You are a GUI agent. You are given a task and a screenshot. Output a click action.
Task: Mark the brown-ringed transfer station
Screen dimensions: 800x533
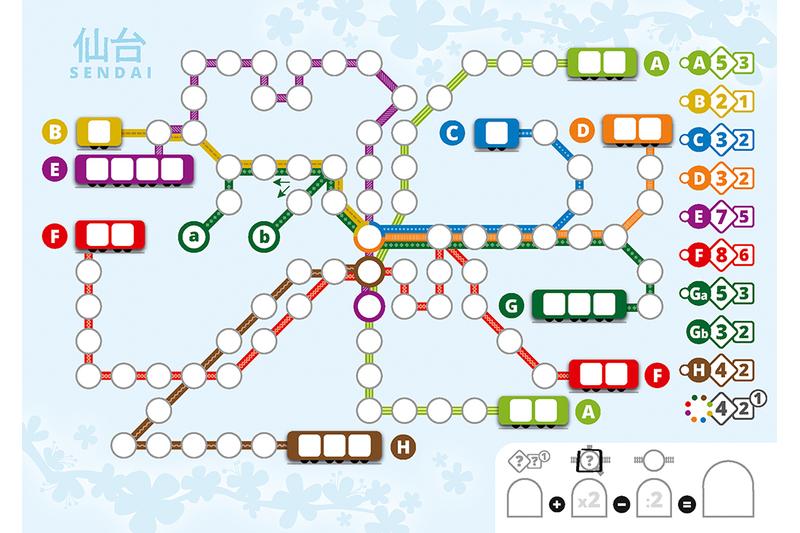tap(368, 270)
